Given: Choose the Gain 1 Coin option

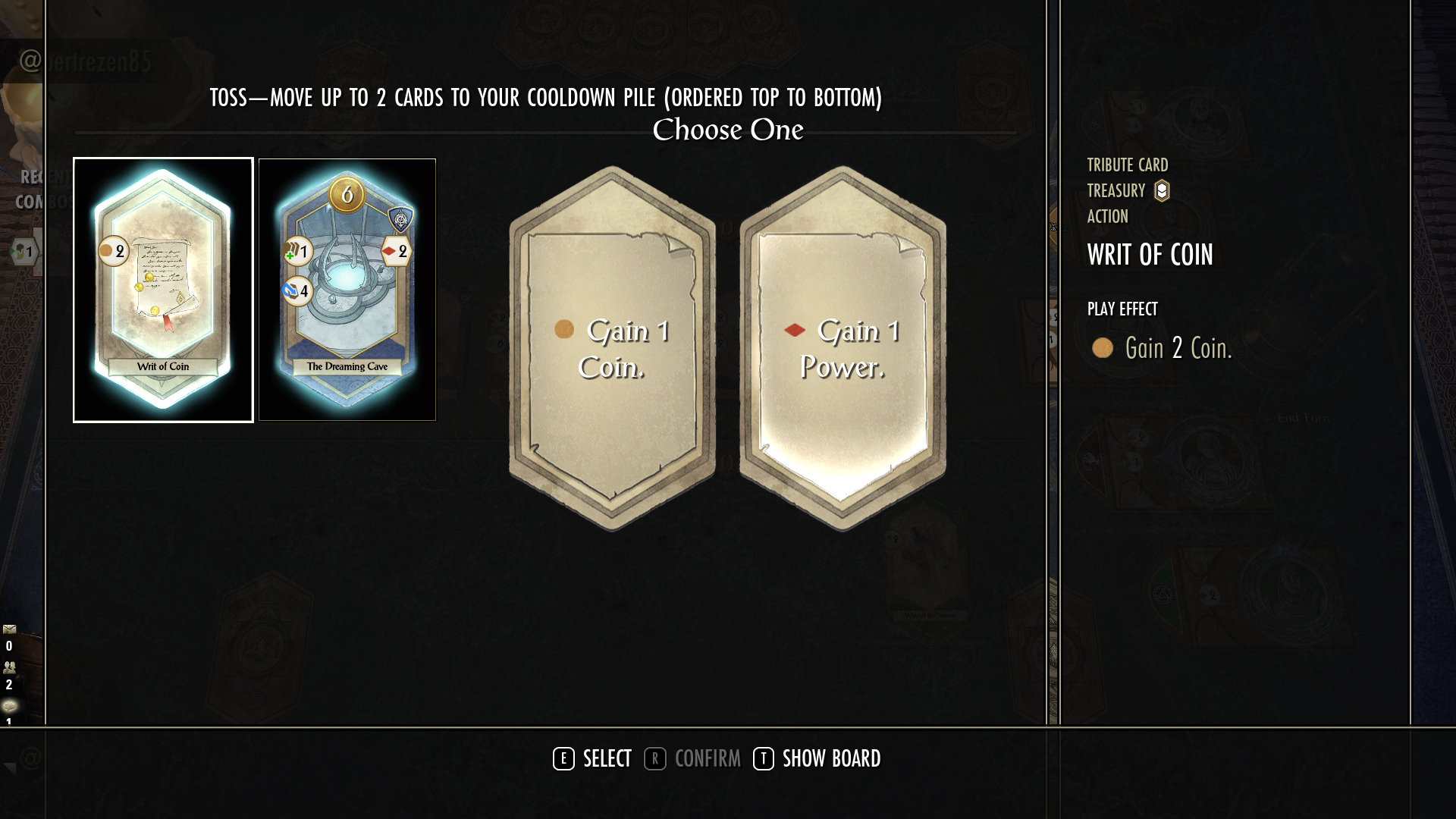Looking at the screenshot, I should tap(612, 349).
